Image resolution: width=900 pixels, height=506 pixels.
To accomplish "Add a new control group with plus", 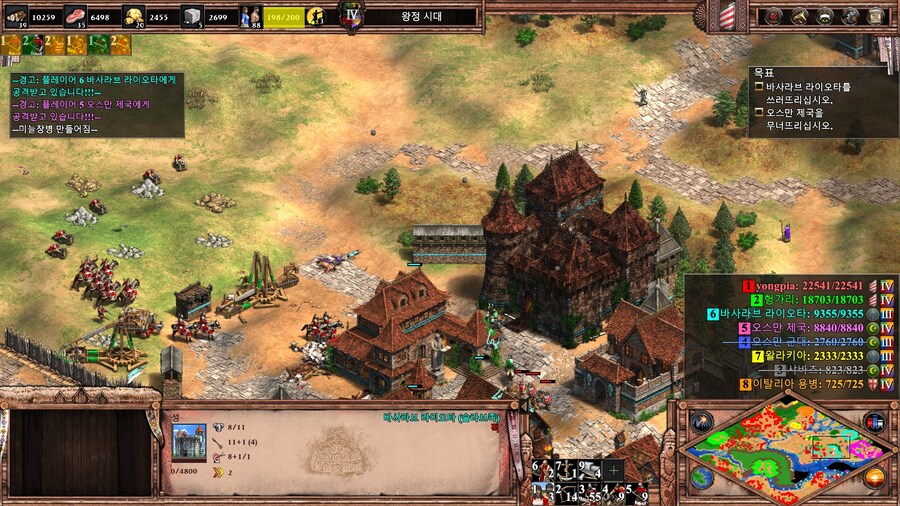I will pyautogui.click(x=614, y=470).
